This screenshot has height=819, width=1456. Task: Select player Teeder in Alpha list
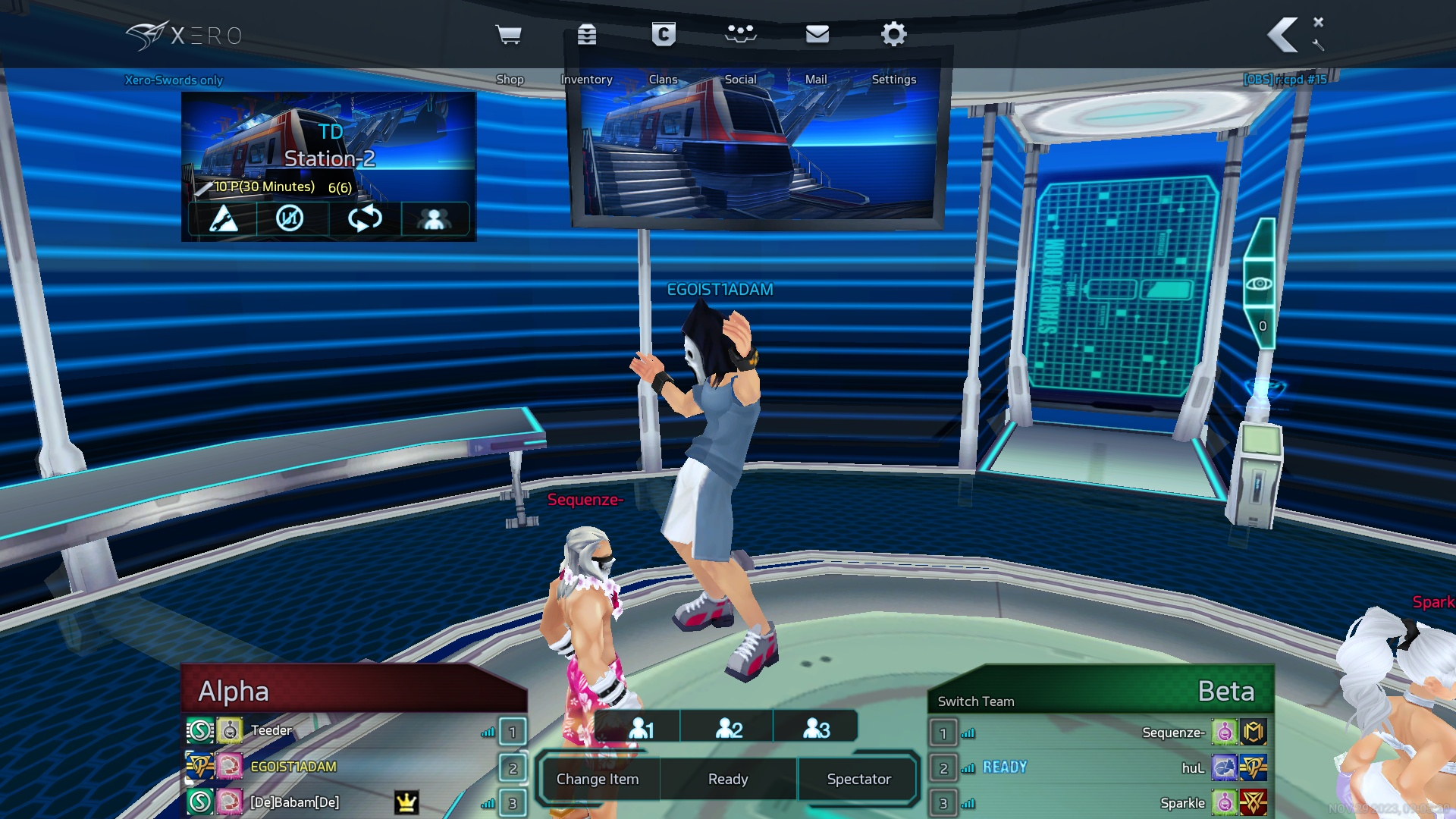pyautogui.click(x=271, y=730)
